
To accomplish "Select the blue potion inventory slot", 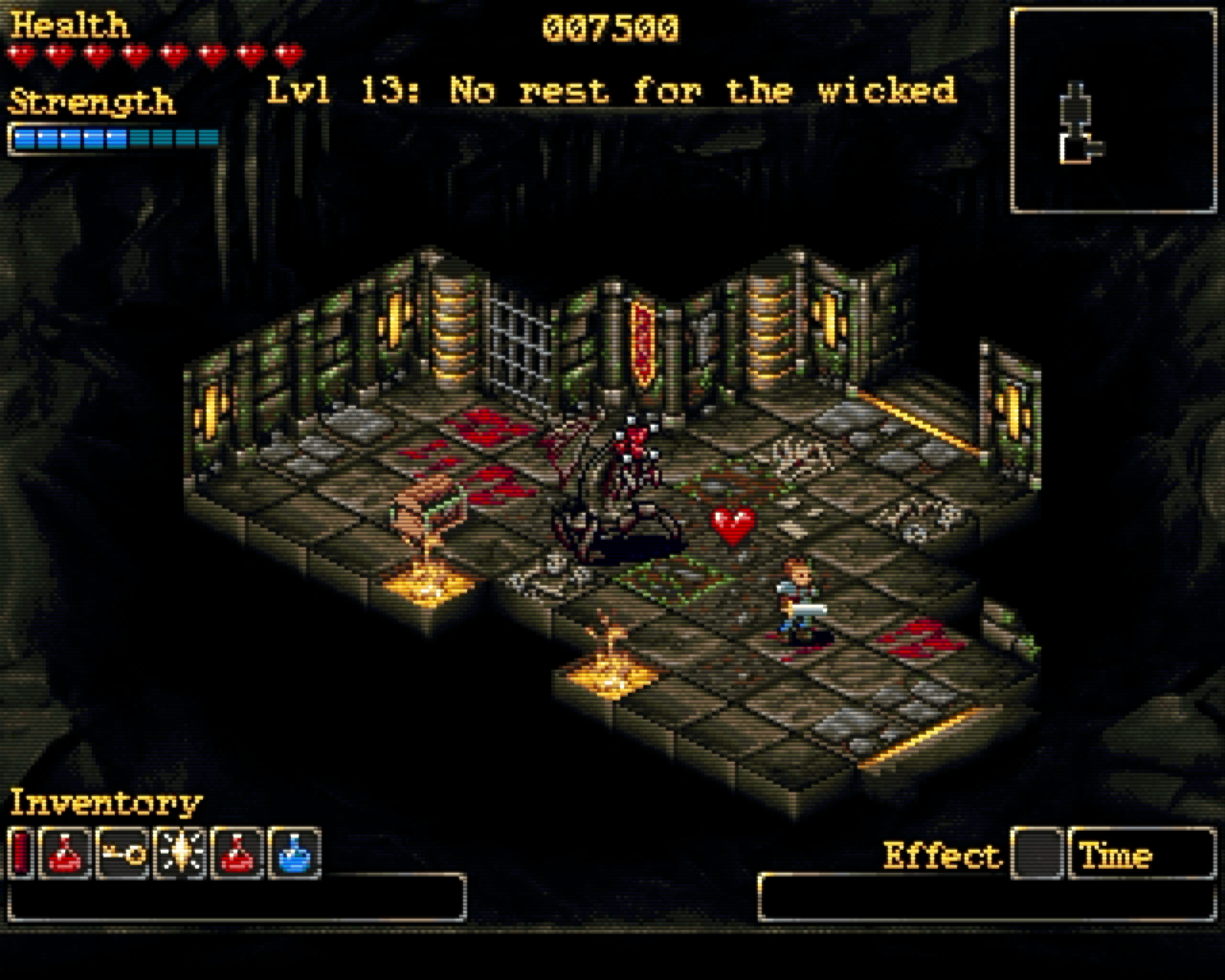I will [x=294, y=853].
